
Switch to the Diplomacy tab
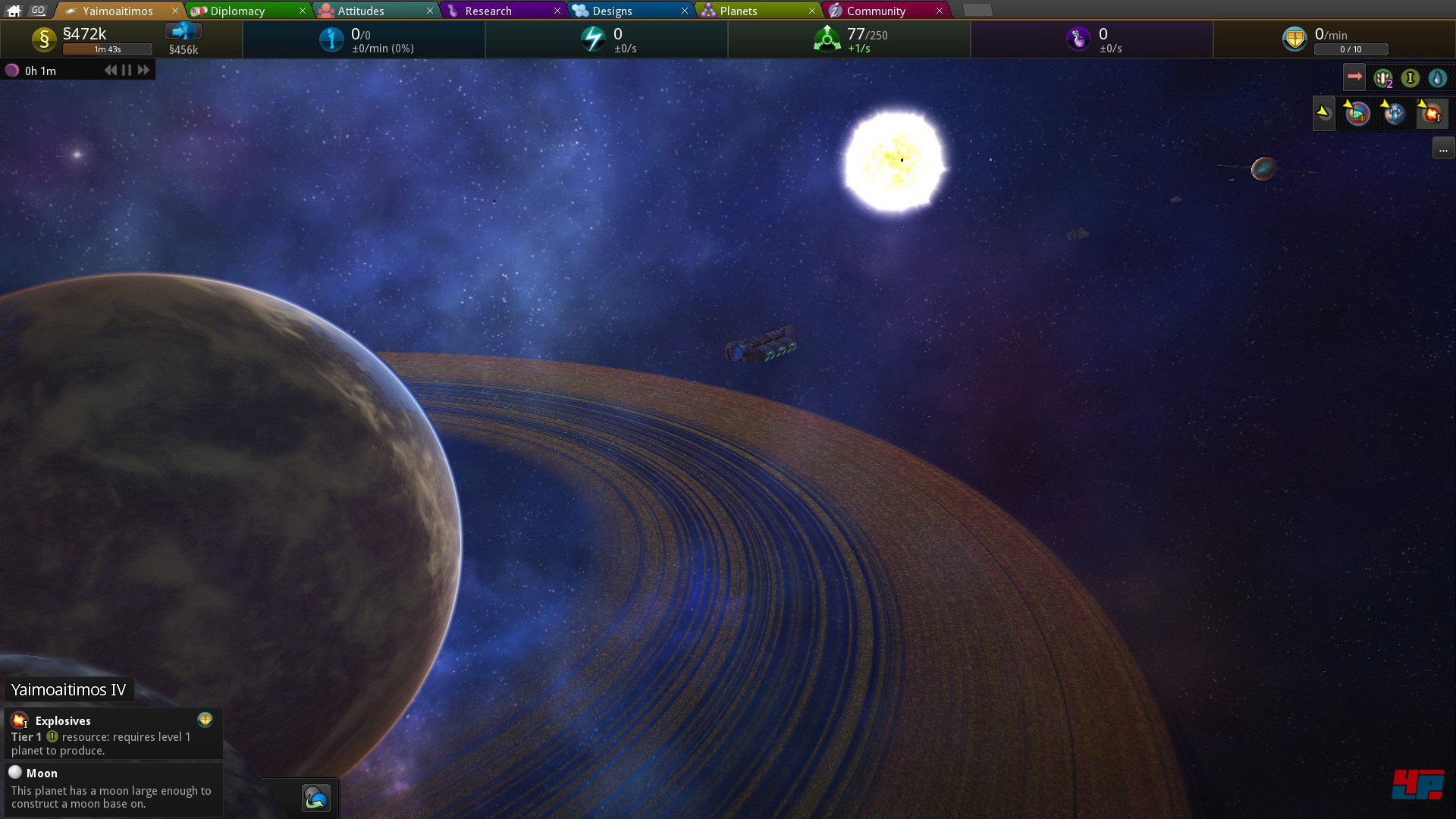point(237,11)
